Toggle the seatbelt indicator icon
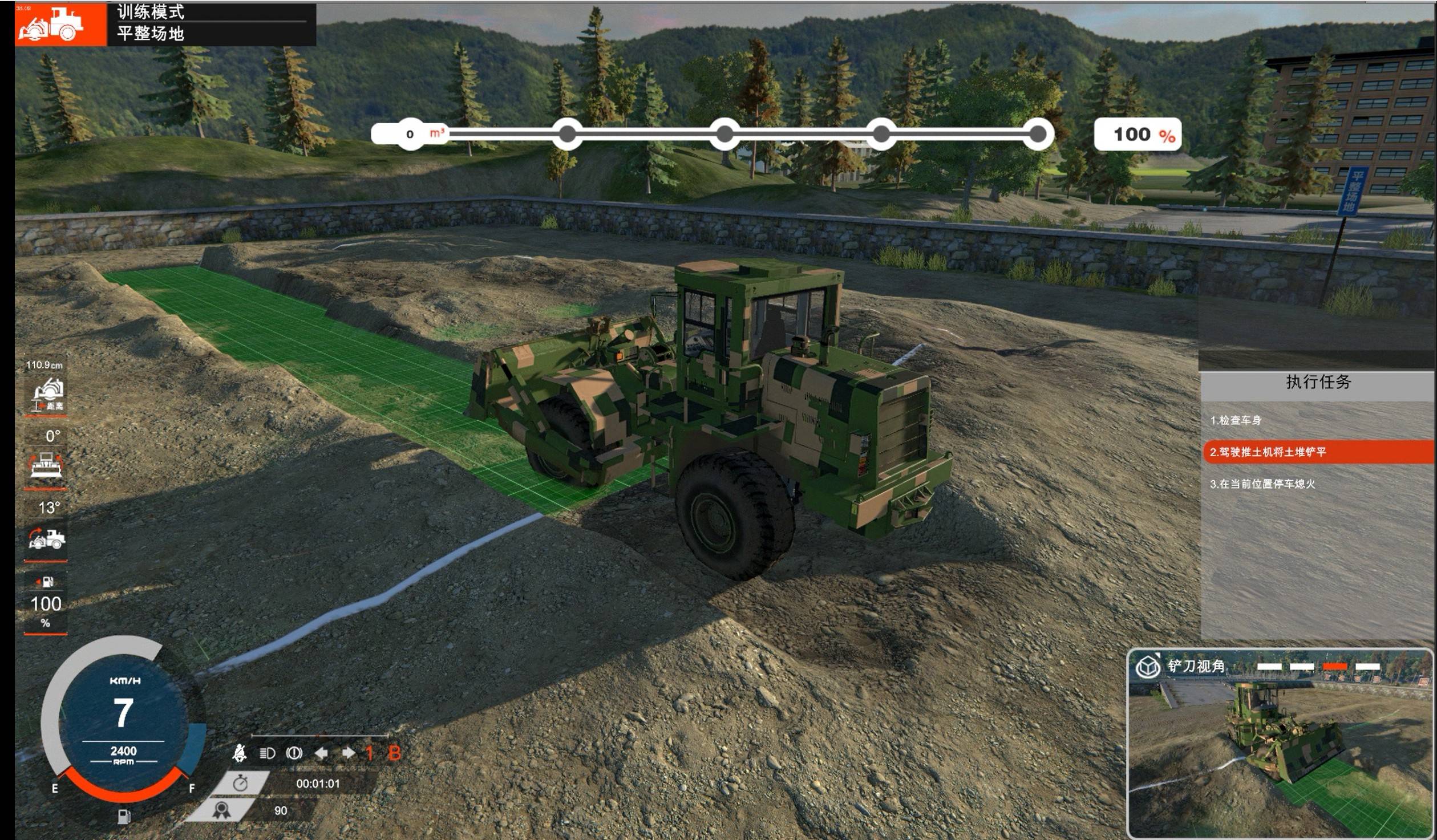The image size is (1437, 840). click(x=240, y=753)
